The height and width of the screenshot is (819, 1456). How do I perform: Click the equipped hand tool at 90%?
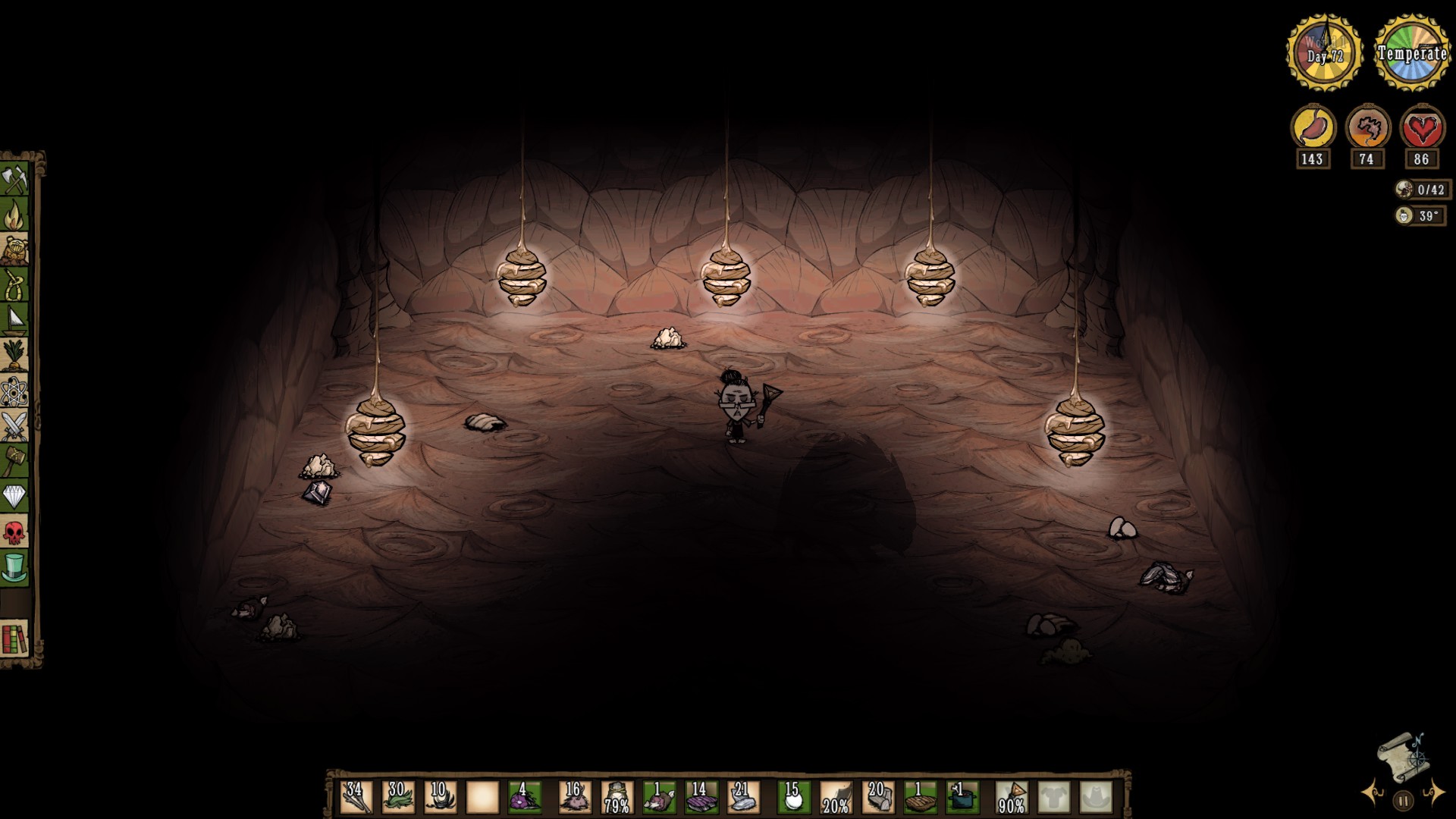click(x=1012, y=797)
